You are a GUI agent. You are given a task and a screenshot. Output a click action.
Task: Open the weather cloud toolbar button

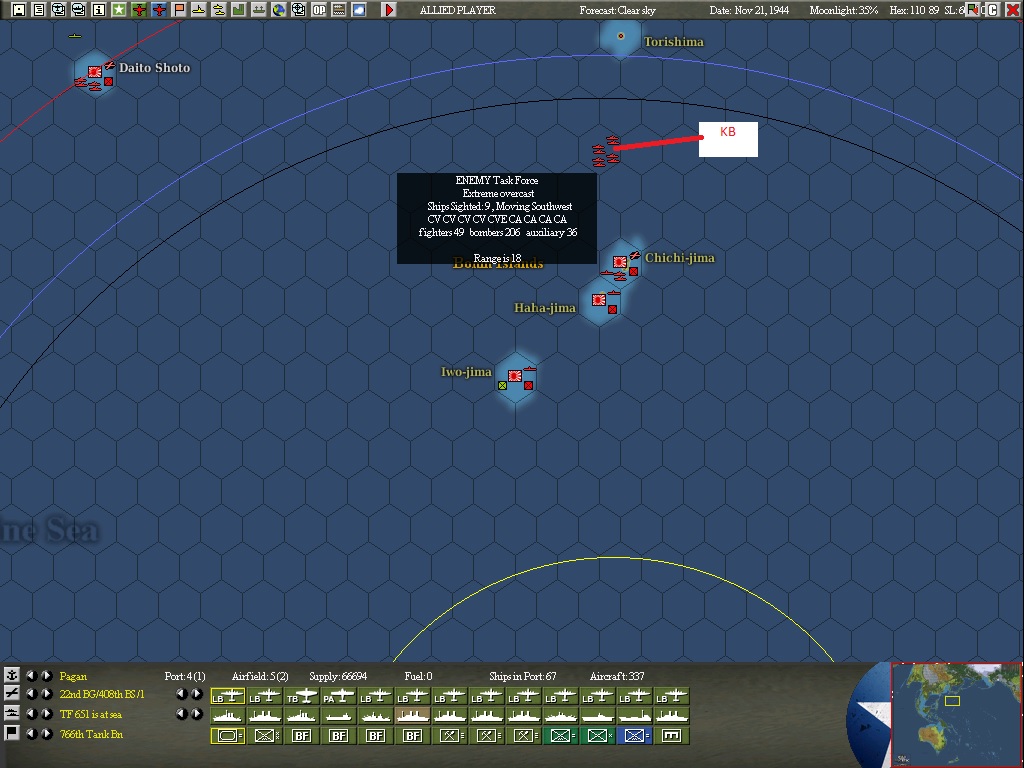click(359, 10)
